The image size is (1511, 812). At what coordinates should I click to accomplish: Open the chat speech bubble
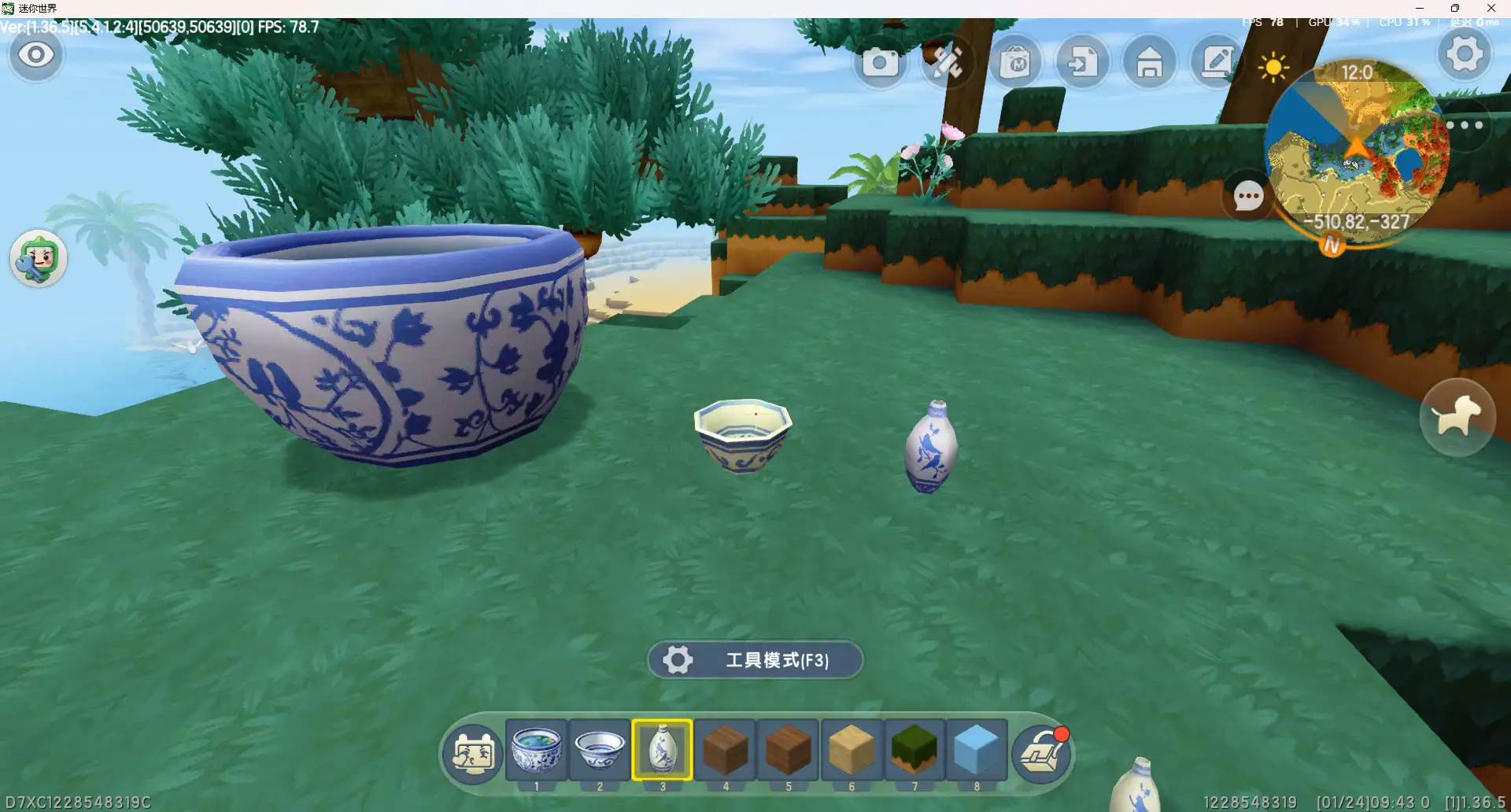click(1248, 196)
